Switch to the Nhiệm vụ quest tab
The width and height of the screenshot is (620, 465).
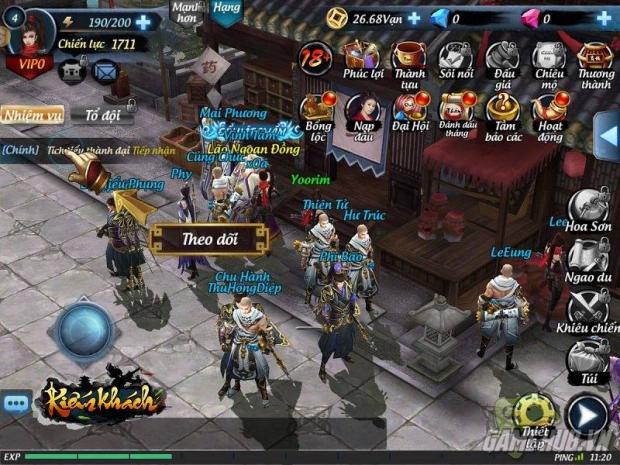pyautogui.click(x=32, y=115)
